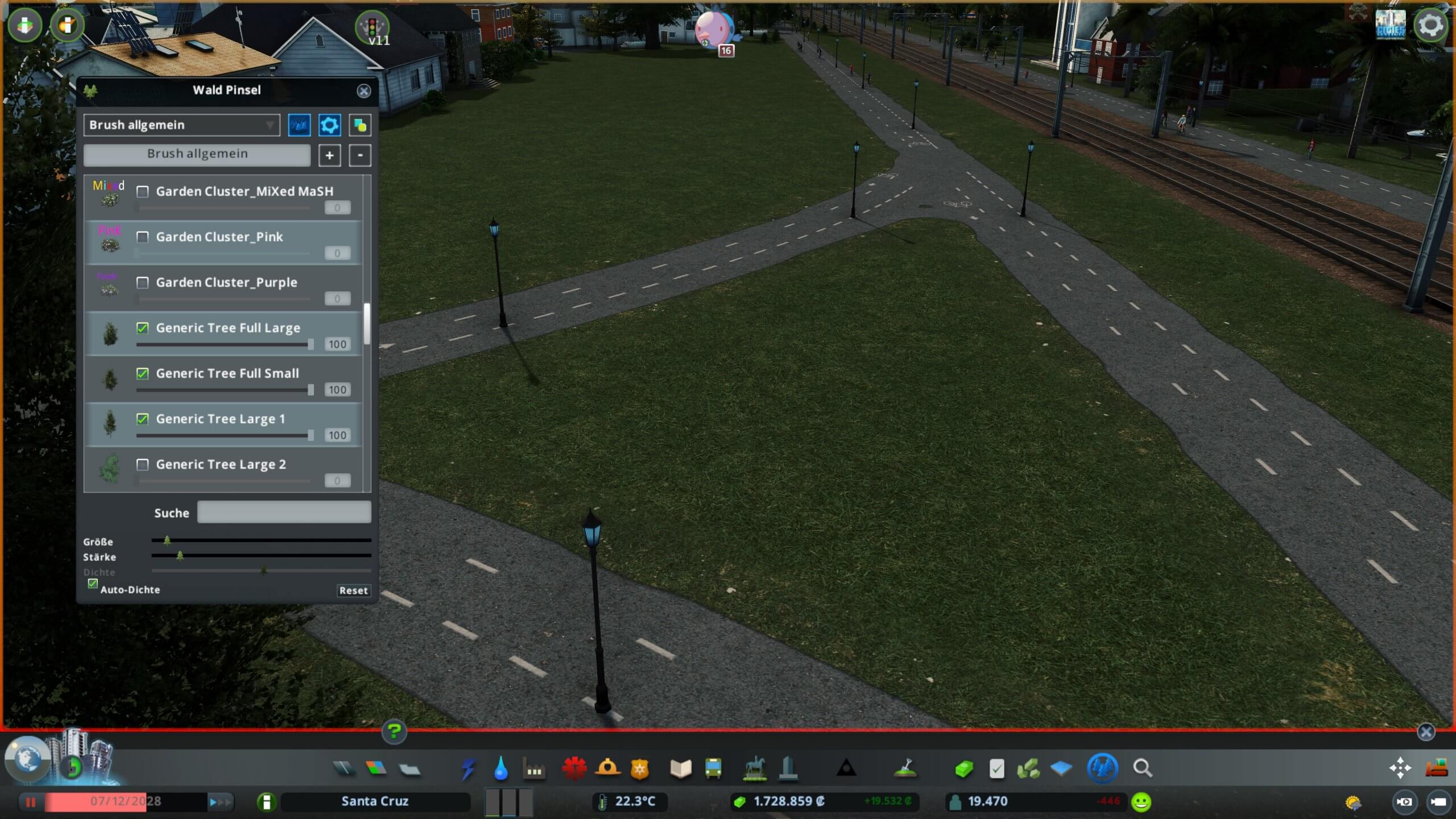Click the Suche search field
The width and height of the screenshot is (1456, 819).
point(284,512)
